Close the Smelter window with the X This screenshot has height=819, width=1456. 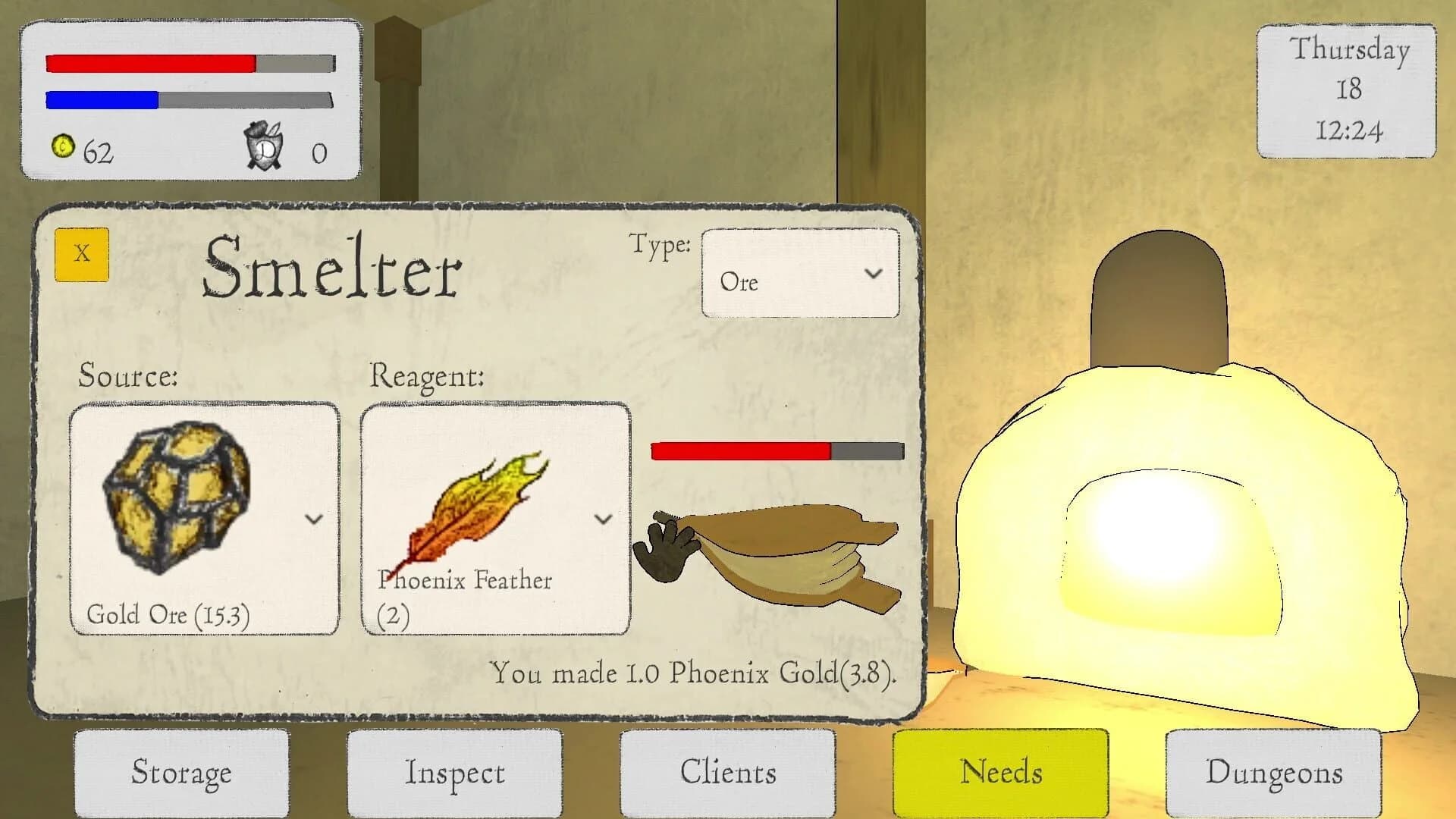(x=81, y=256)
